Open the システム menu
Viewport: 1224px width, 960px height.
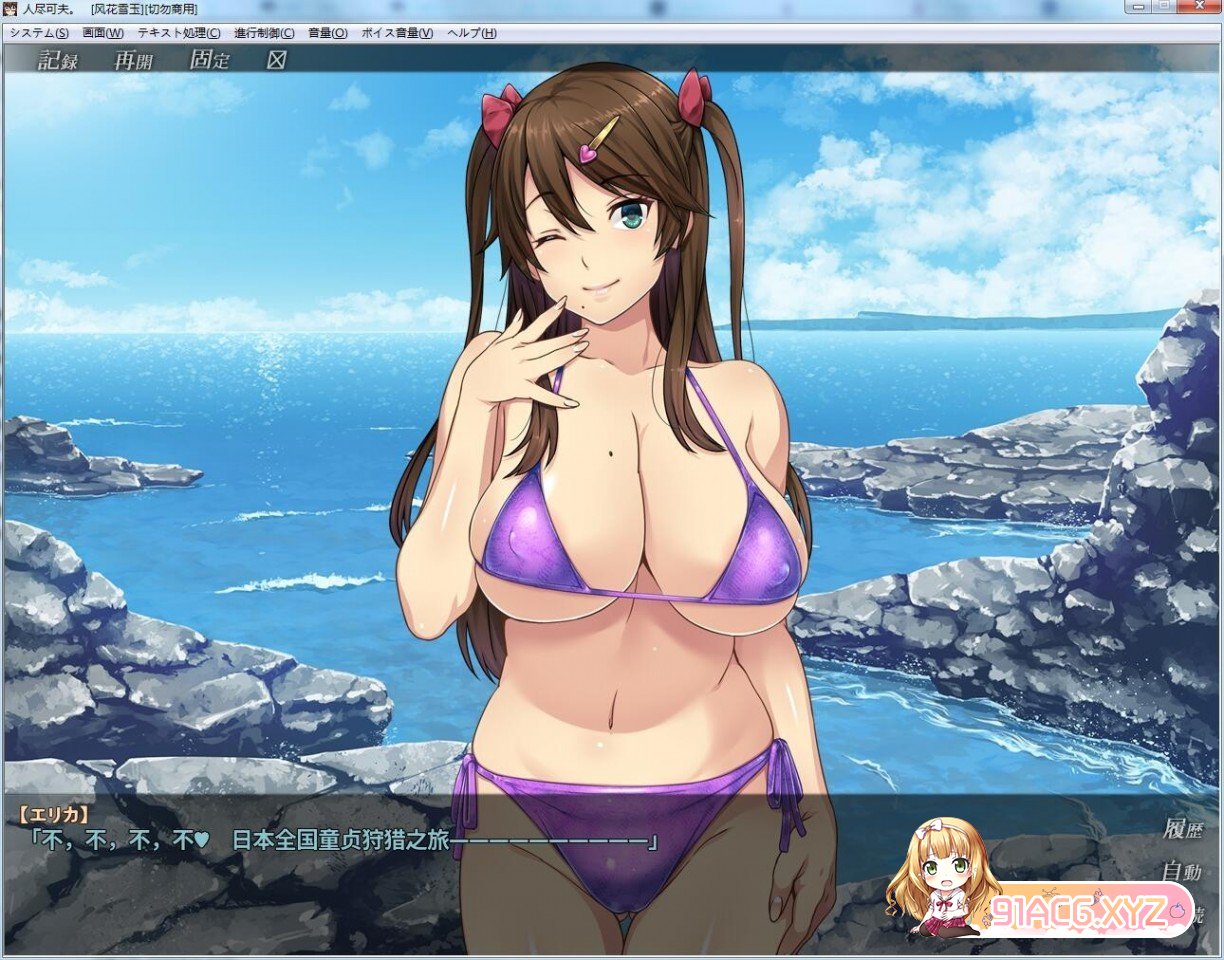point(39,33)
